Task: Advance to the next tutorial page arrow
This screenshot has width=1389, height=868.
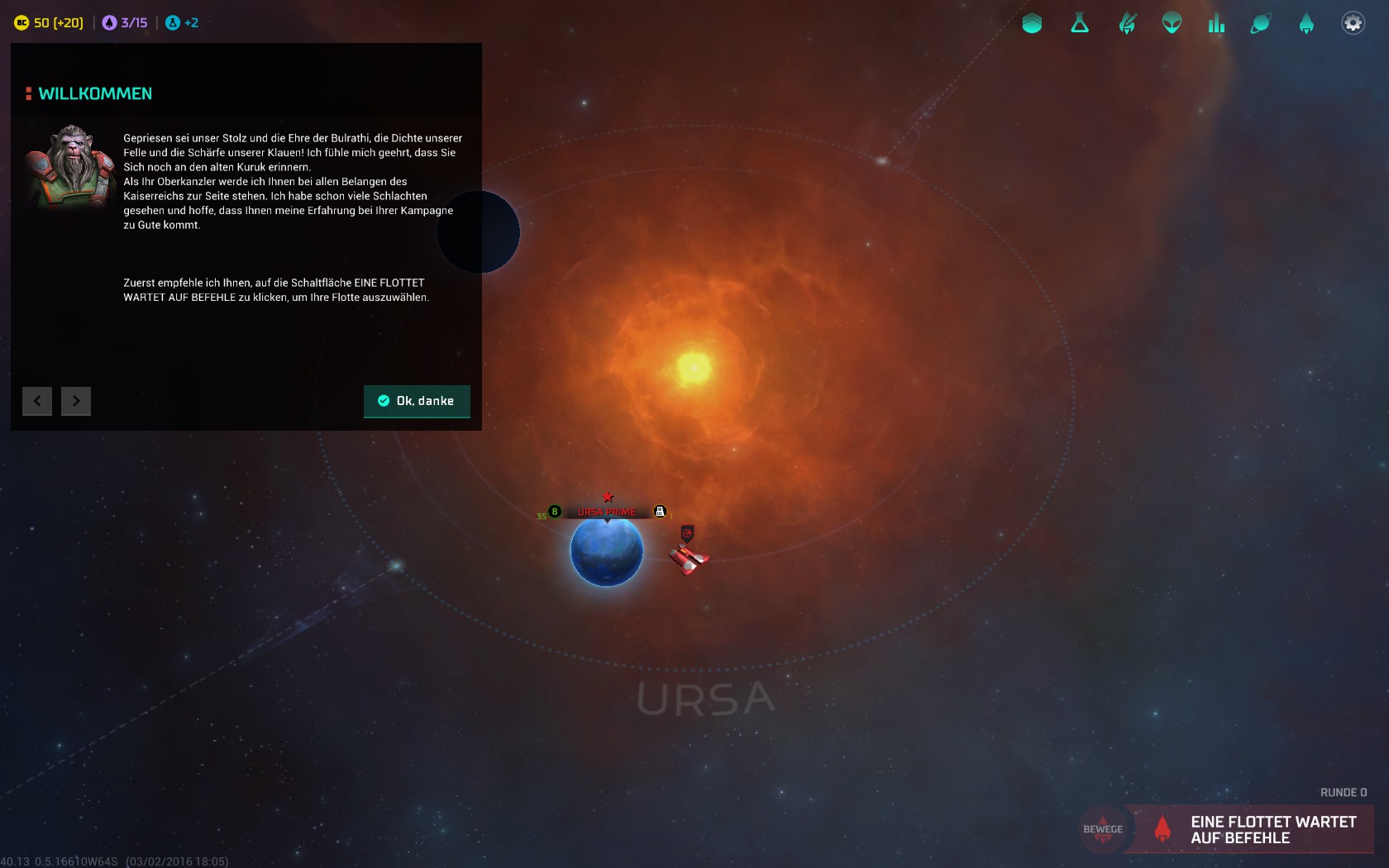Action: tap(76, 401)
